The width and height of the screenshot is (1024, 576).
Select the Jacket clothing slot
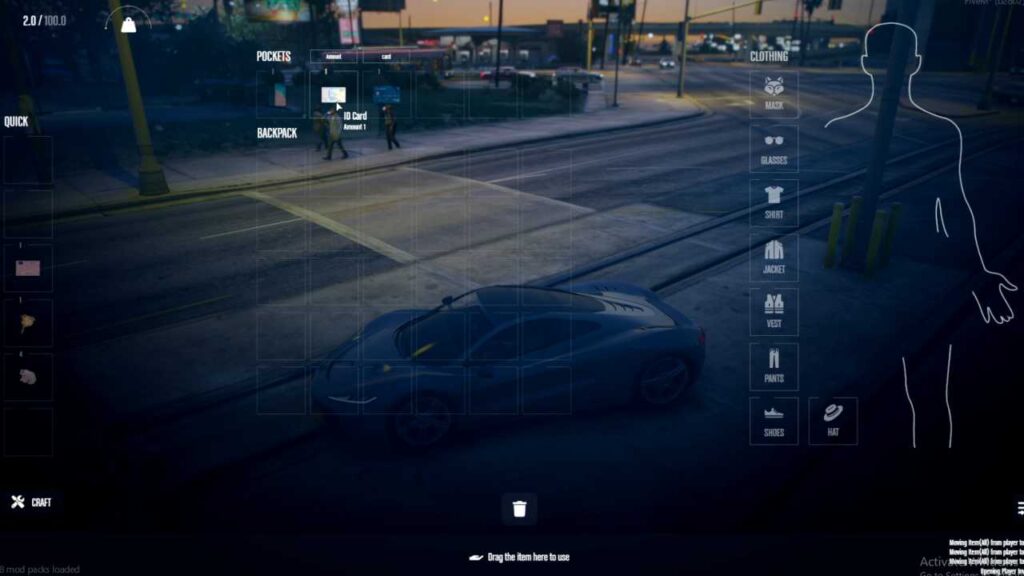click(x=774, y=258)
